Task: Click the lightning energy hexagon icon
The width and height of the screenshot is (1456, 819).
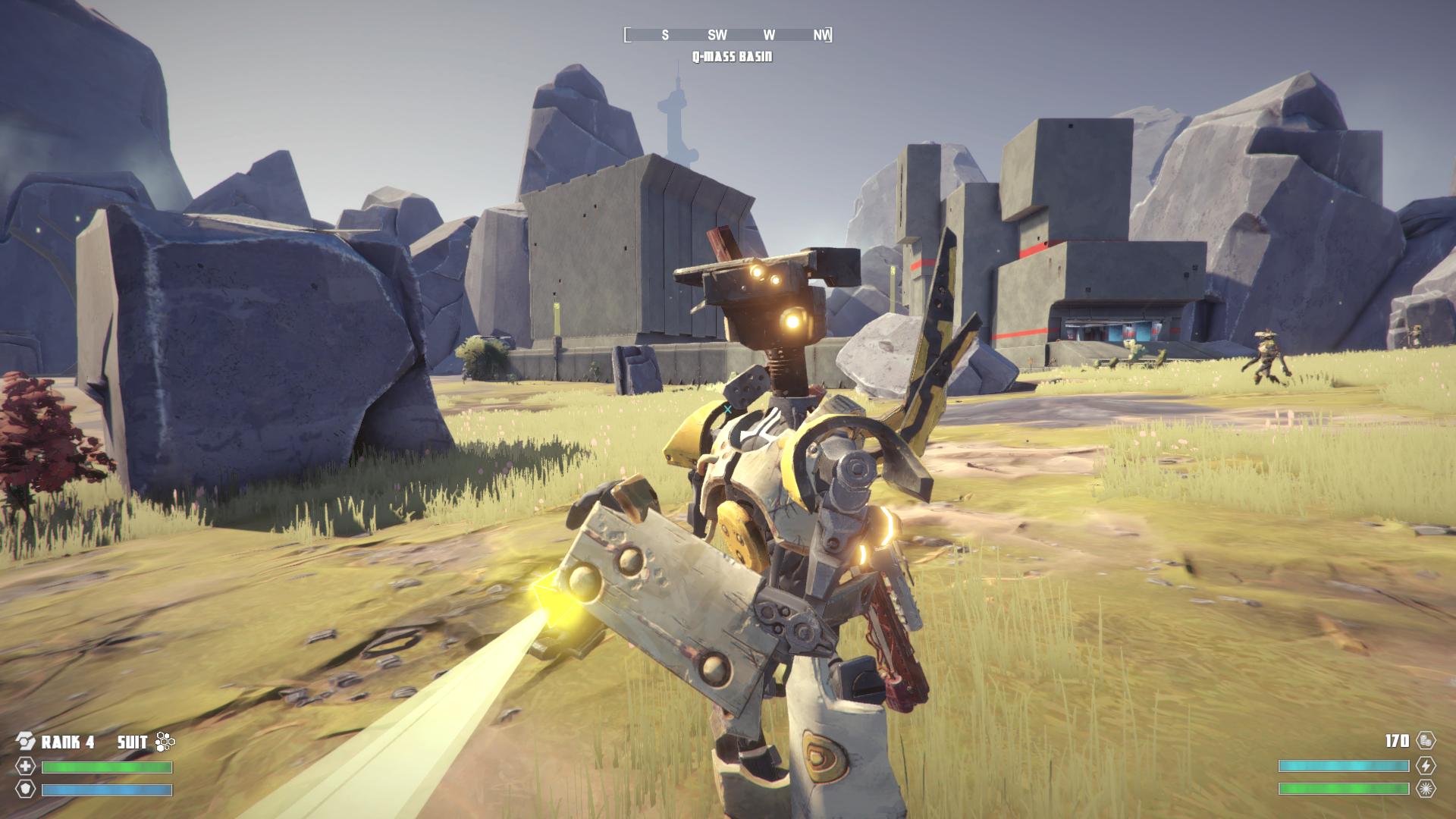Action: tap(1426, 766)
